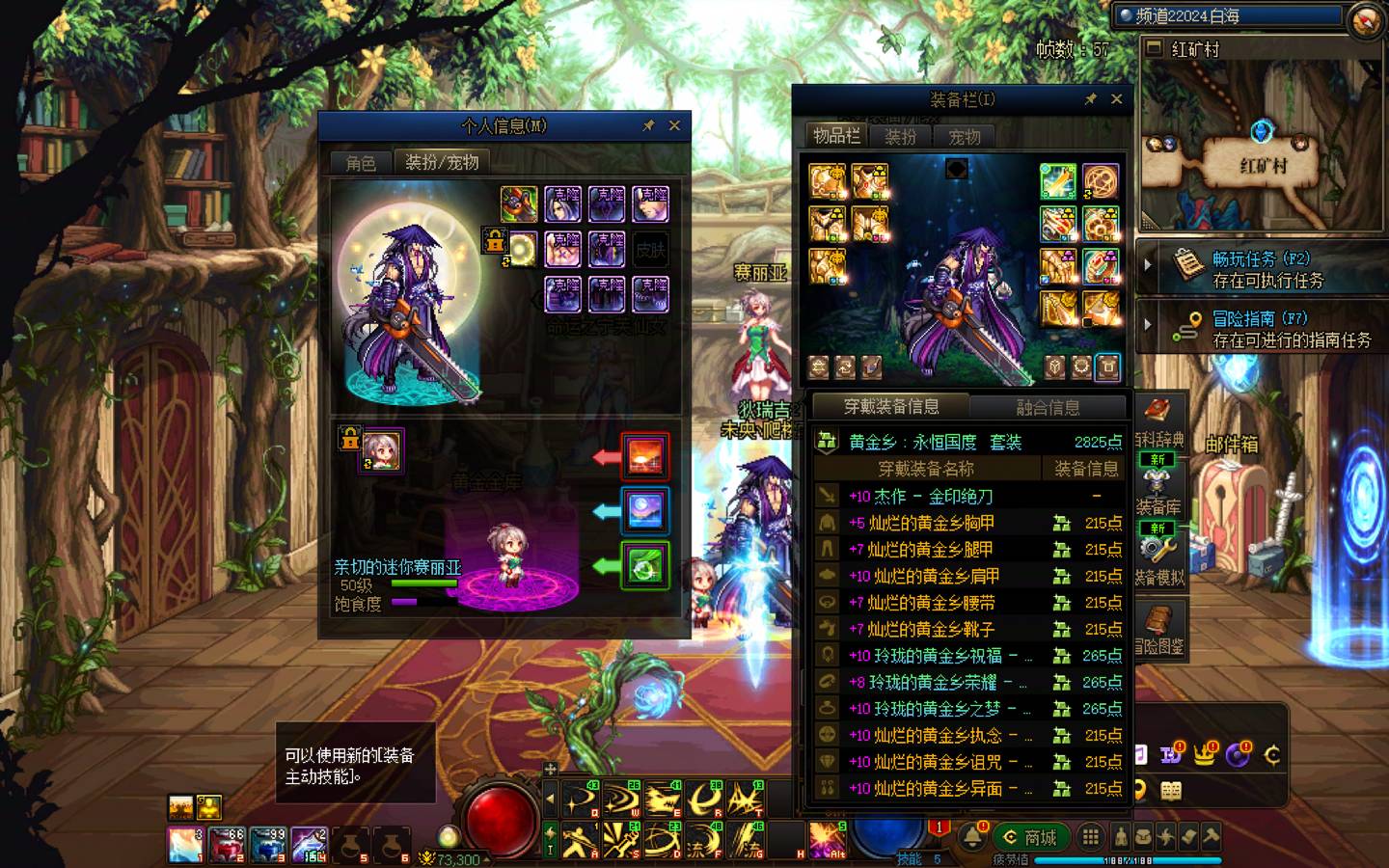The image size is (1389, 868).
Task: Select the 装扮/宠物 tab
Action: pos(442,162)
